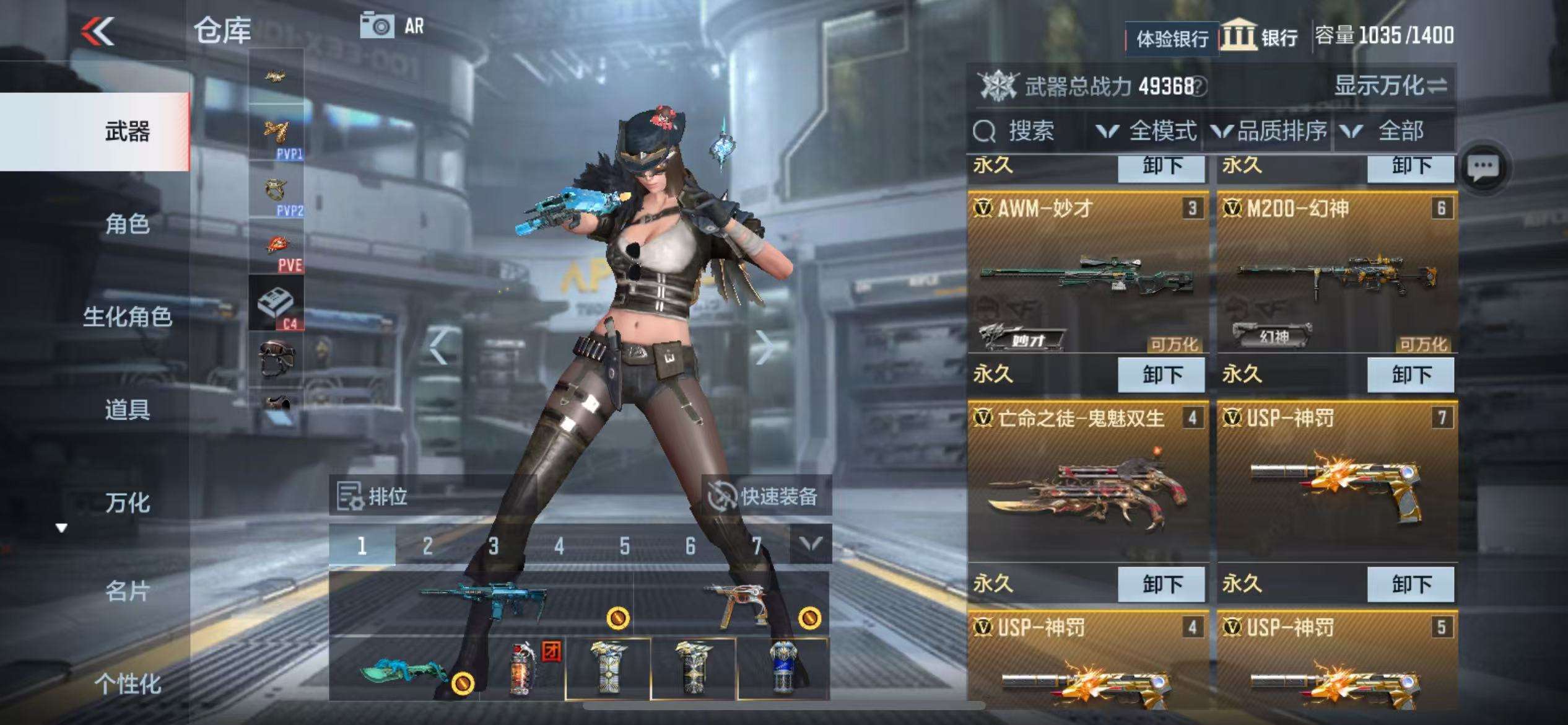Switch to the 名片 tab
Image resolution: width=1568 pixels, height=725 pixels.
(127, 591)
